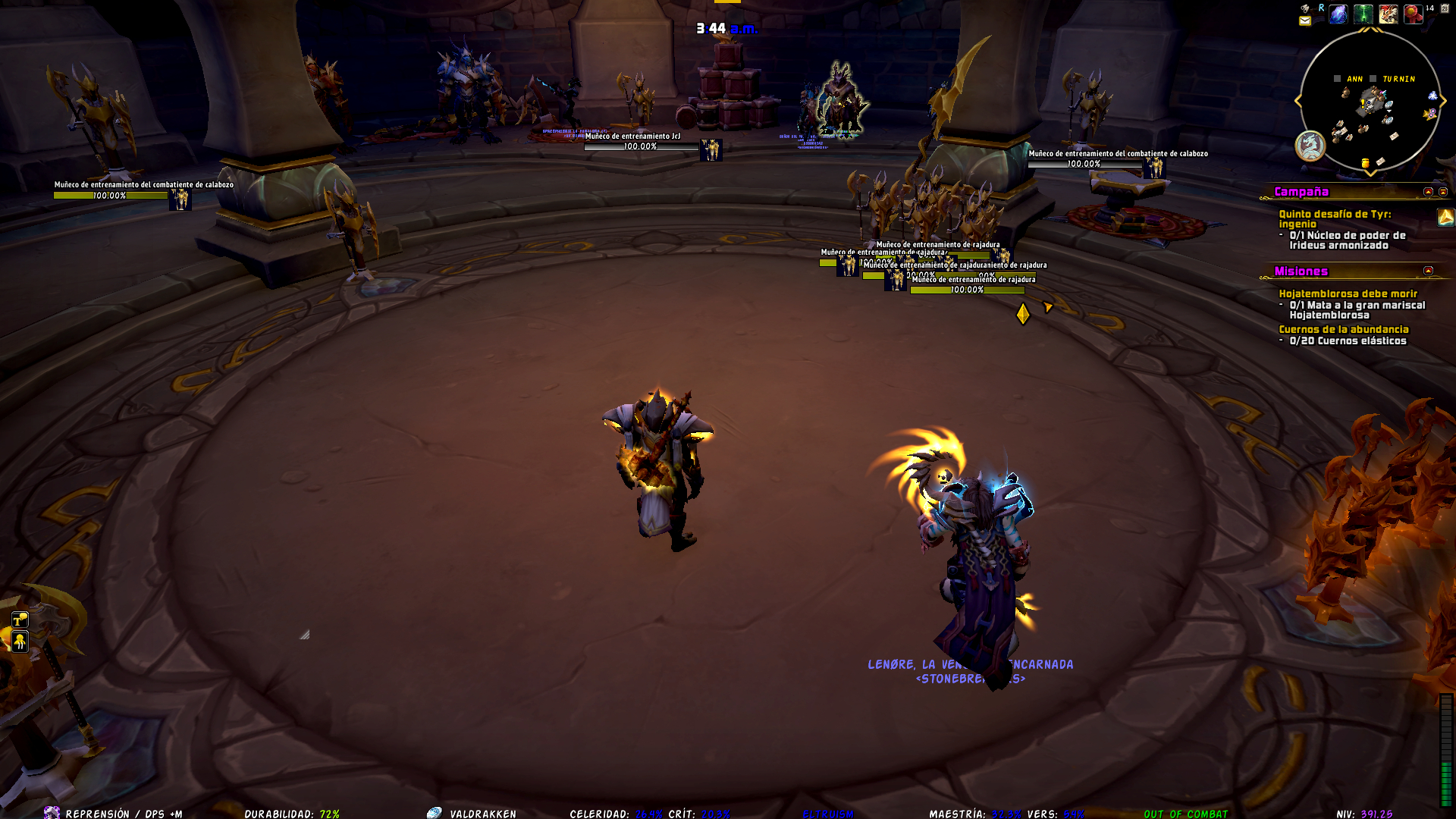The height and width of the screenshot is (819, 1456).
Task: Collapse the Campaña tracker section
Action: 1428,192
